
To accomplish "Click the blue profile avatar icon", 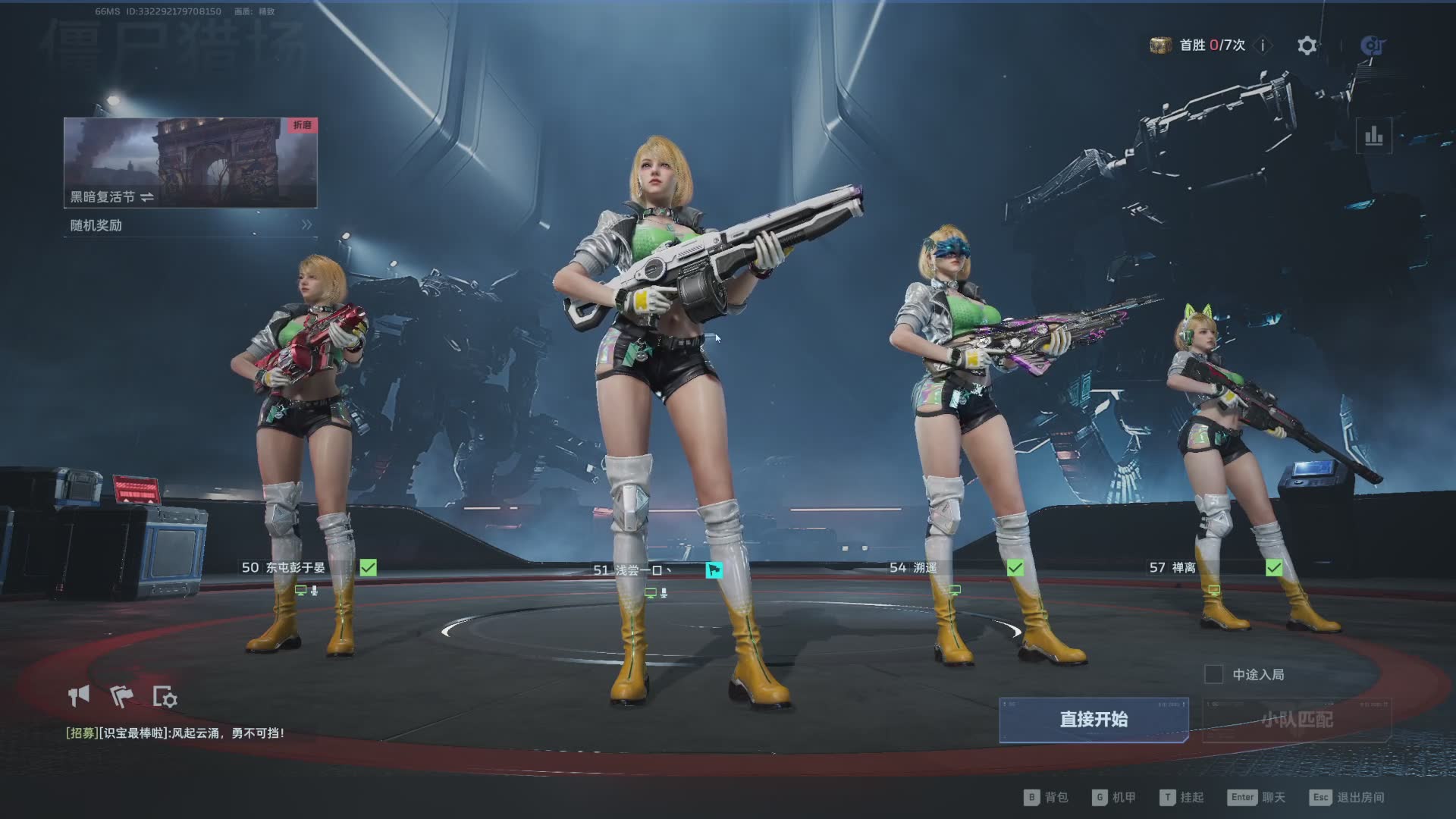I will pos(1373,45).
